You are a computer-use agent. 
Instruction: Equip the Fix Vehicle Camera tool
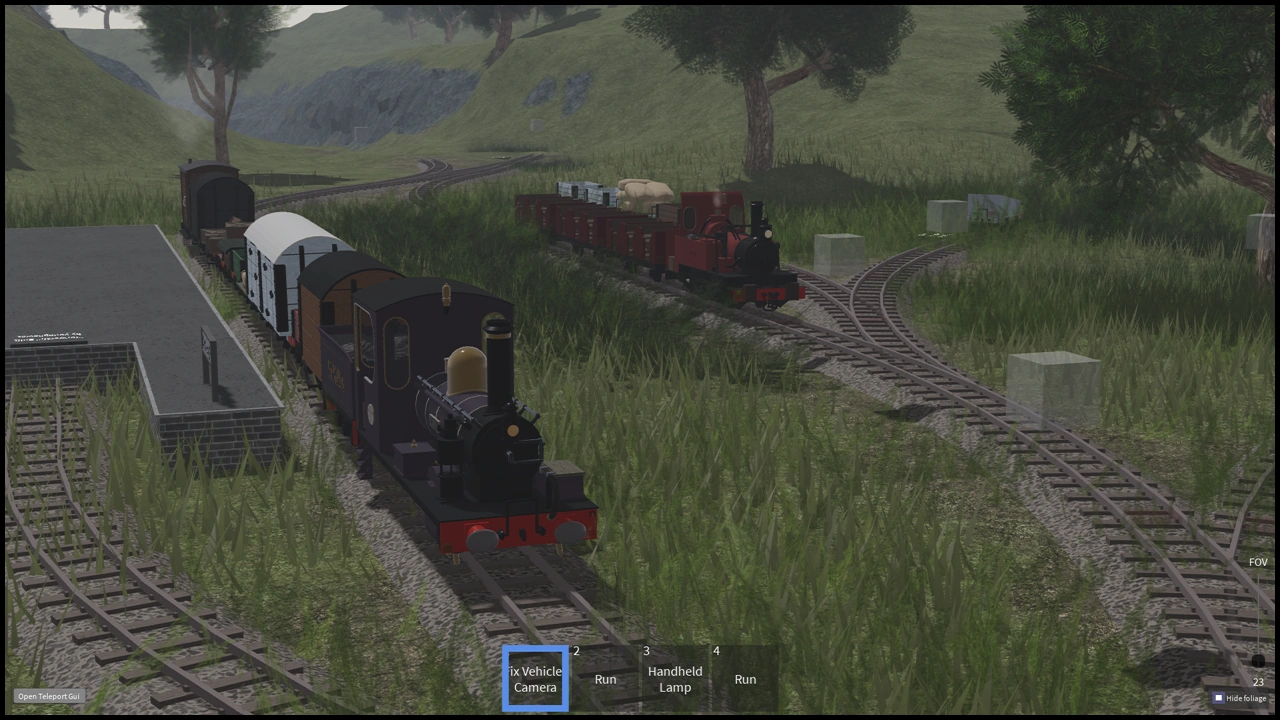point(535,679)
